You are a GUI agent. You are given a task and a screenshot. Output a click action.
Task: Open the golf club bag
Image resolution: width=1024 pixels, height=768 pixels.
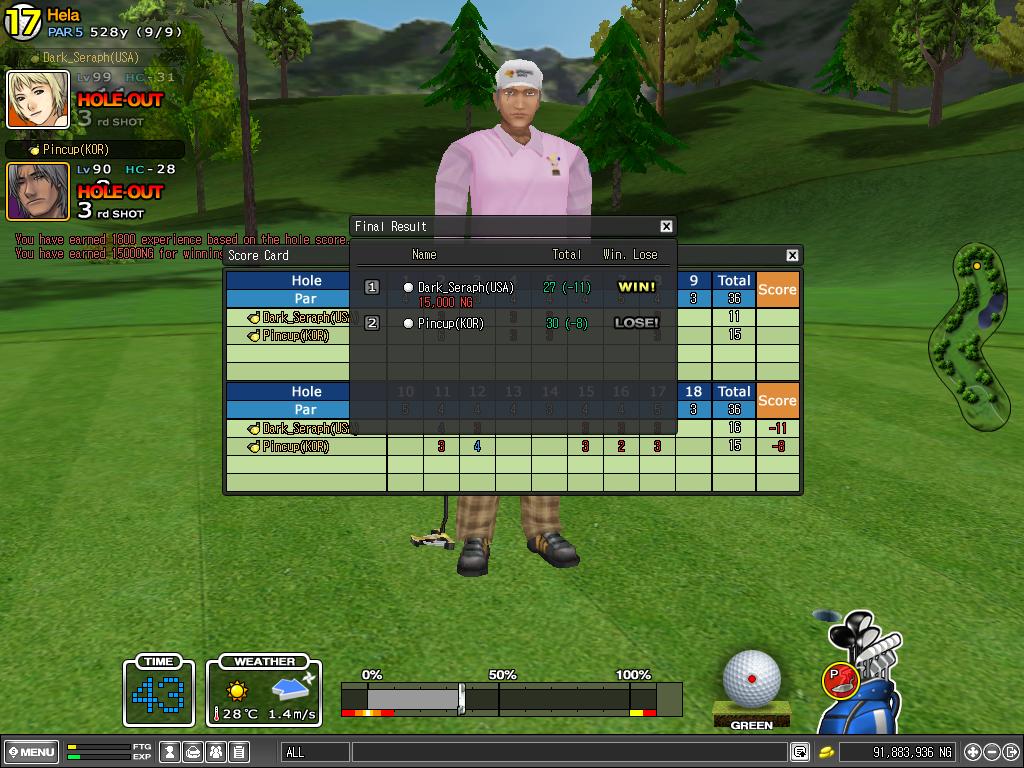click(x=862, y=690)
